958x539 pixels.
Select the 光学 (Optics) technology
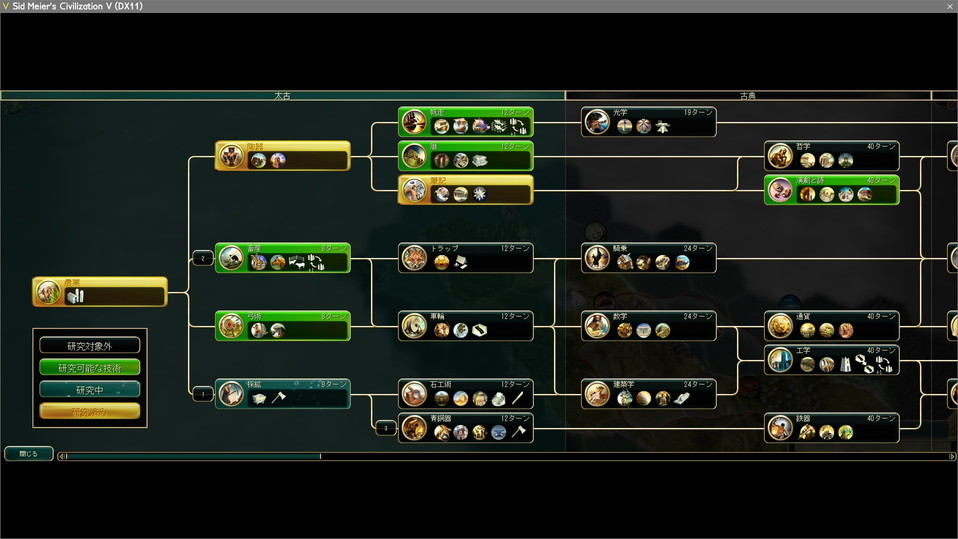649,122
